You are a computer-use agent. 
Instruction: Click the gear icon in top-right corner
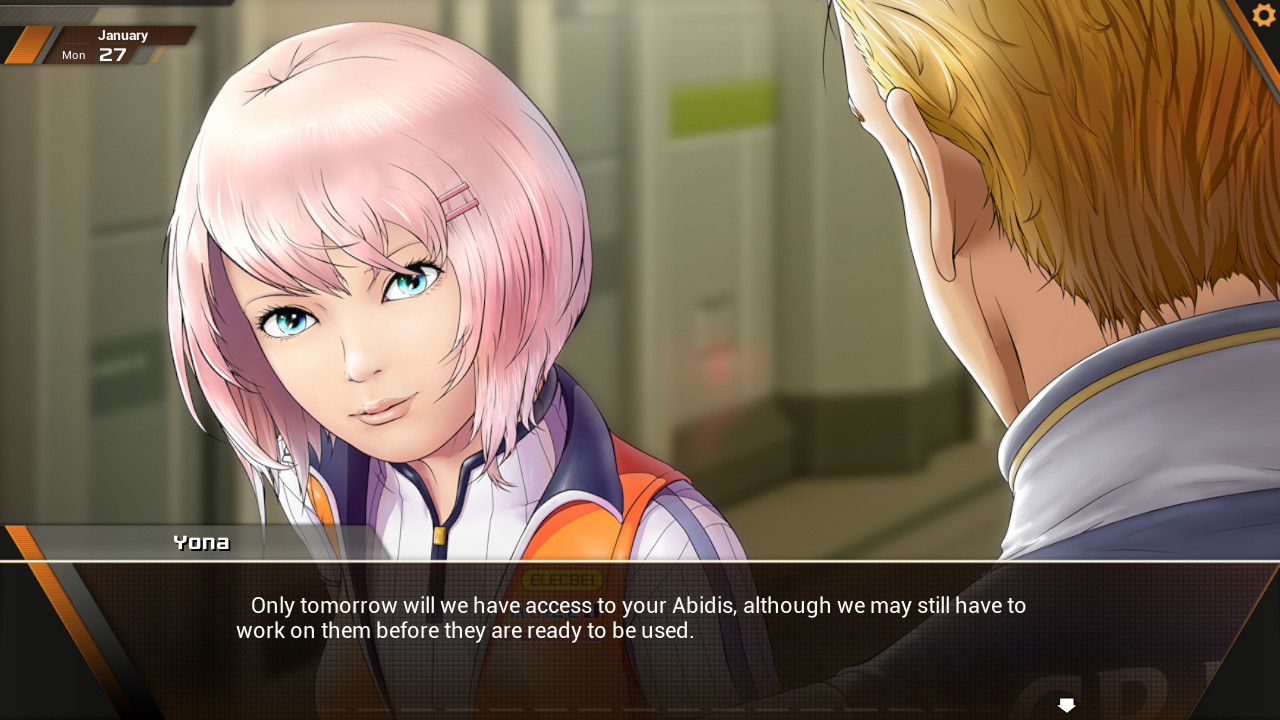[x=1262, y=15]
